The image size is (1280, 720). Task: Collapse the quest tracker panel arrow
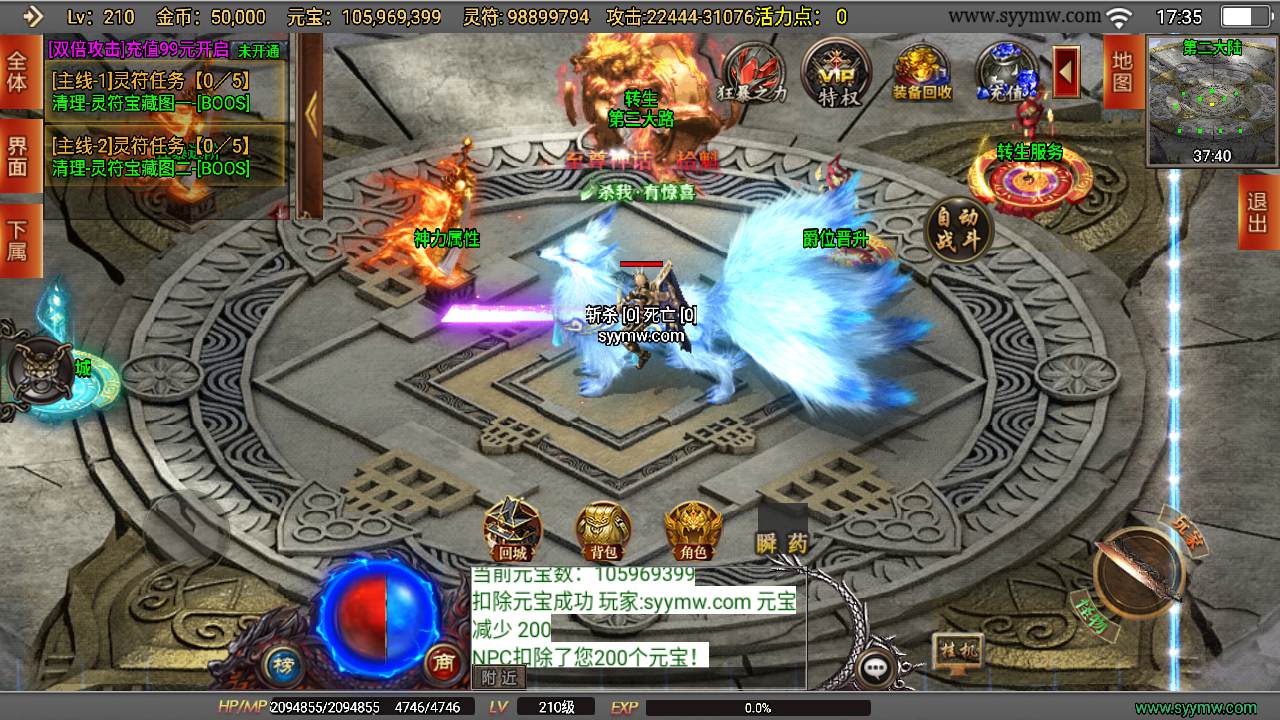310,113
